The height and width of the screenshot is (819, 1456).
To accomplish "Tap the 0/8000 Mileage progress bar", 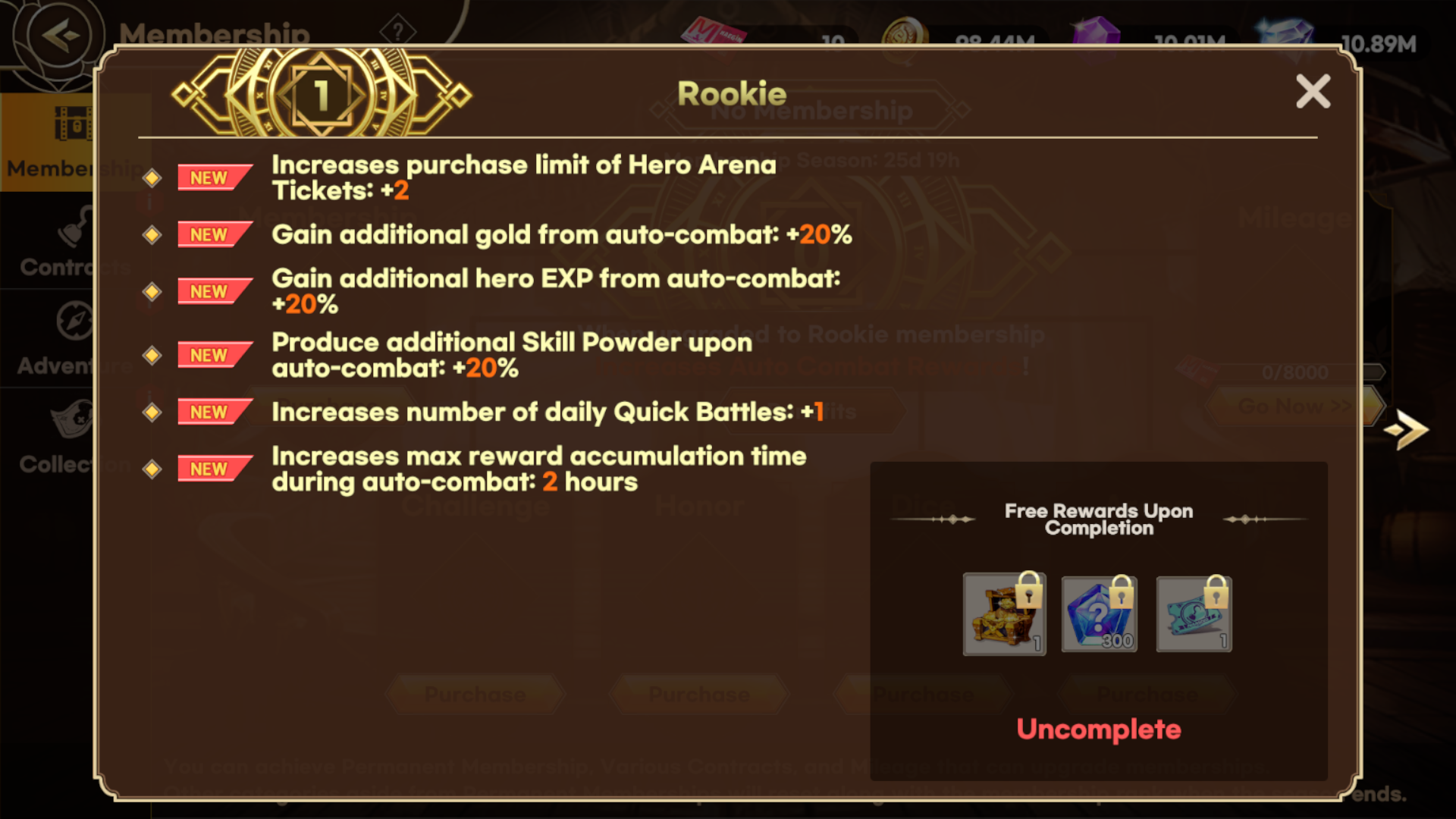I will 1293,372.
